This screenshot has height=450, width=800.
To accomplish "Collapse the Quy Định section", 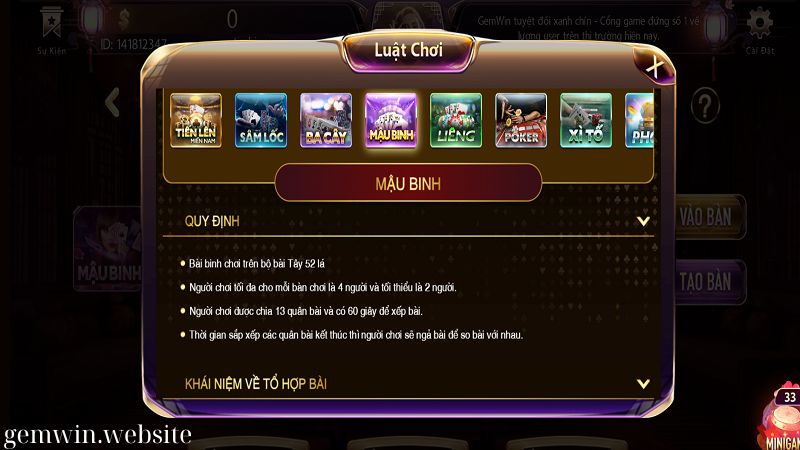I will point(643,221).
